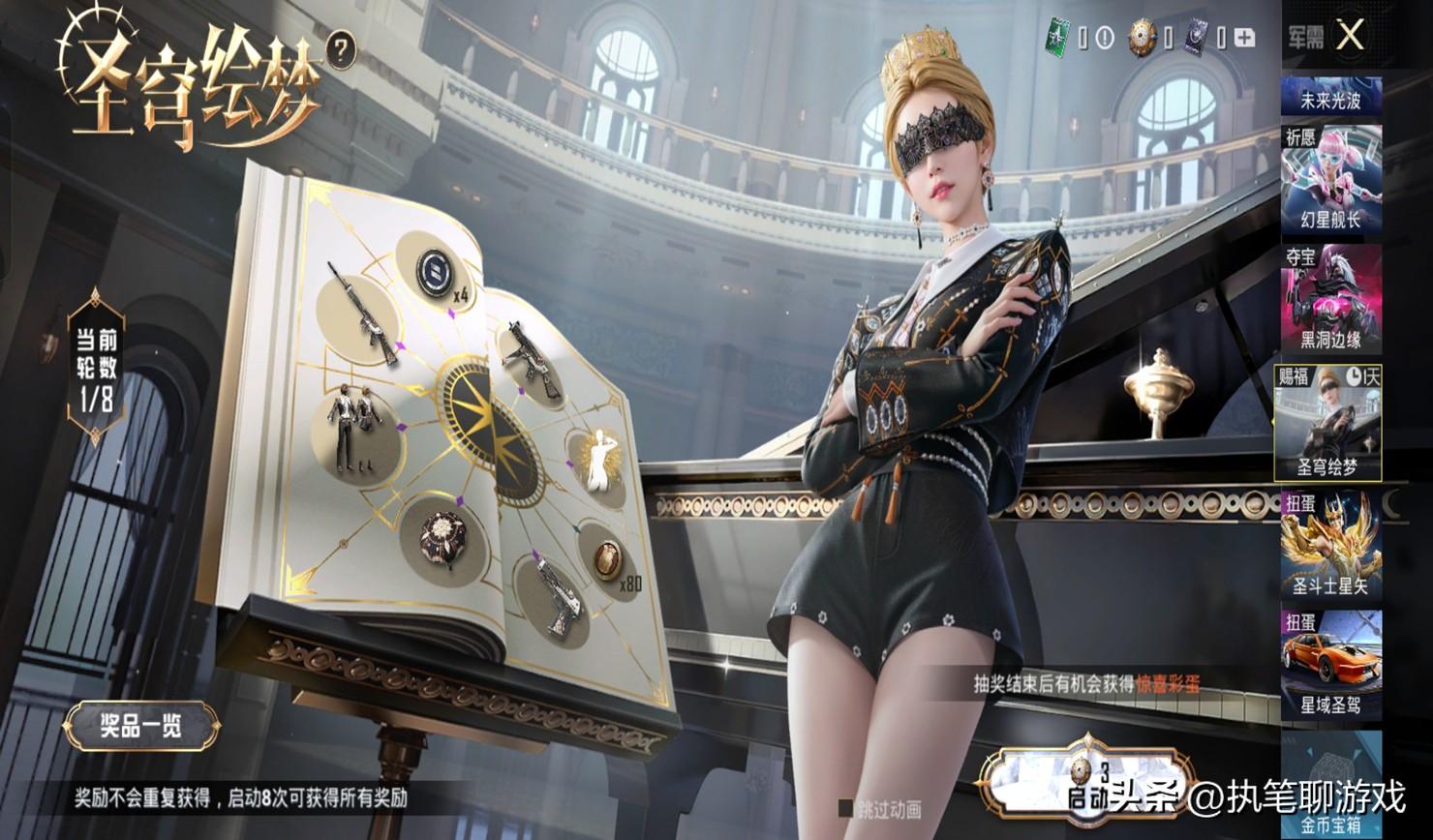Image resolution: width=1433 pixels, height=840 pixels.
Task: Select the 黑洞边缘 treasure event tab
Action: coord(1331,300)
